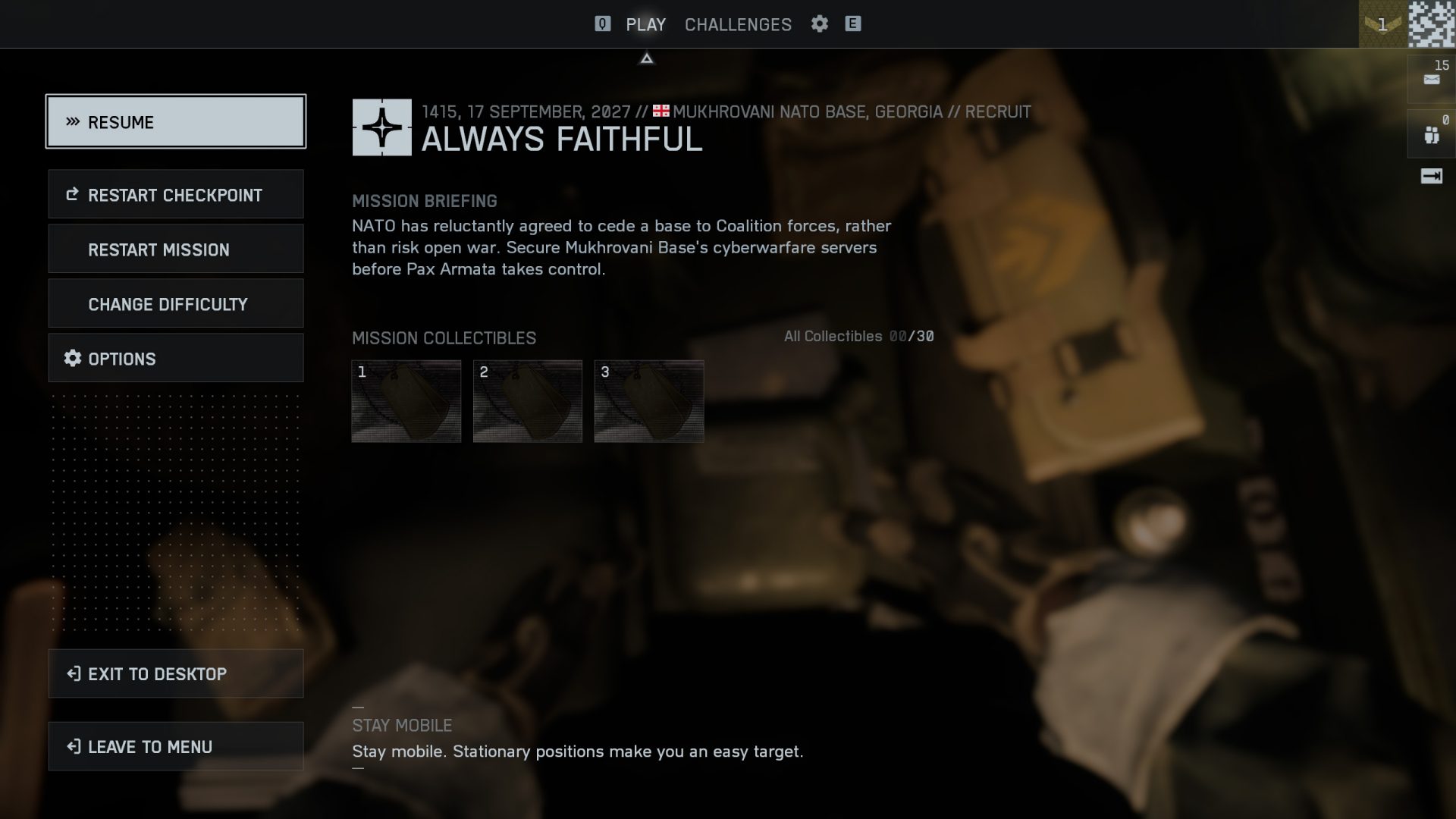Open the Options menu entry
Screen dimensions: 1456x819
[176, 358]
